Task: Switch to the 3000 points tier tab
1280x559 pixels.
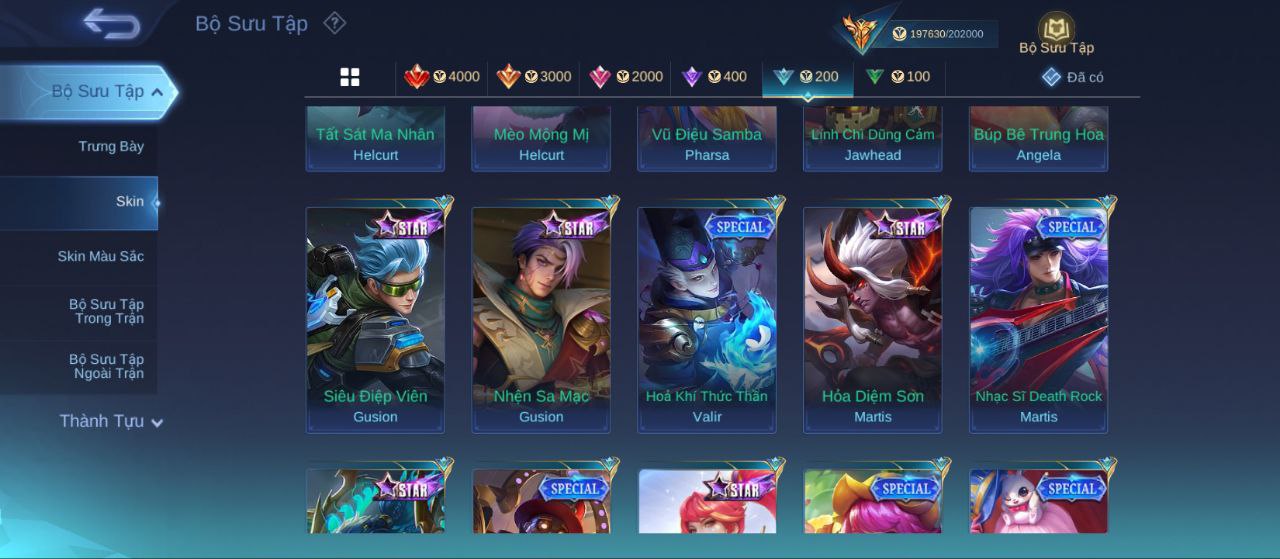Action: coord(534,77)
